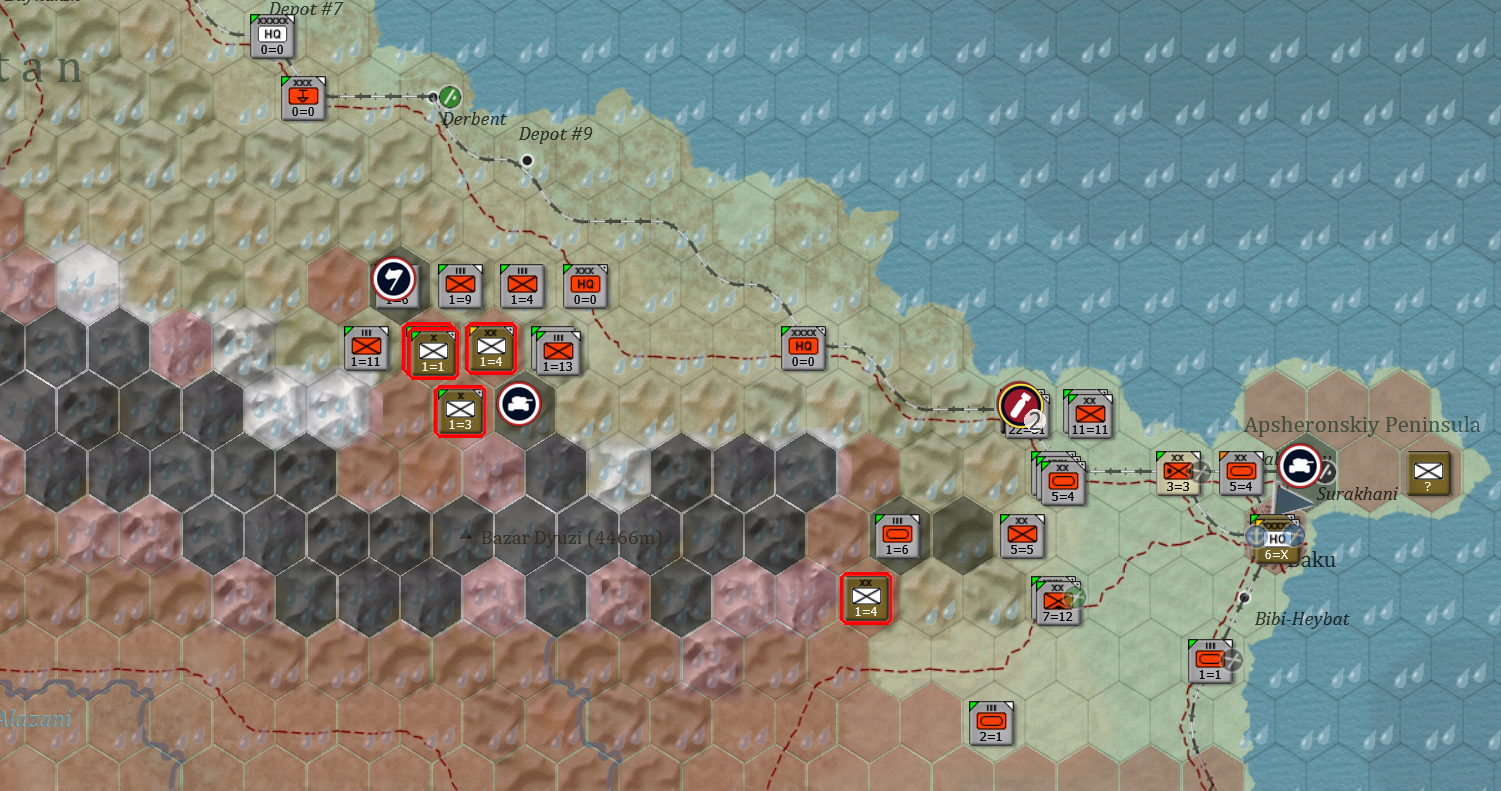Click the Bibi-Heybat place label
This screenshot has height=791, width=1501.
click(1301, 619)
